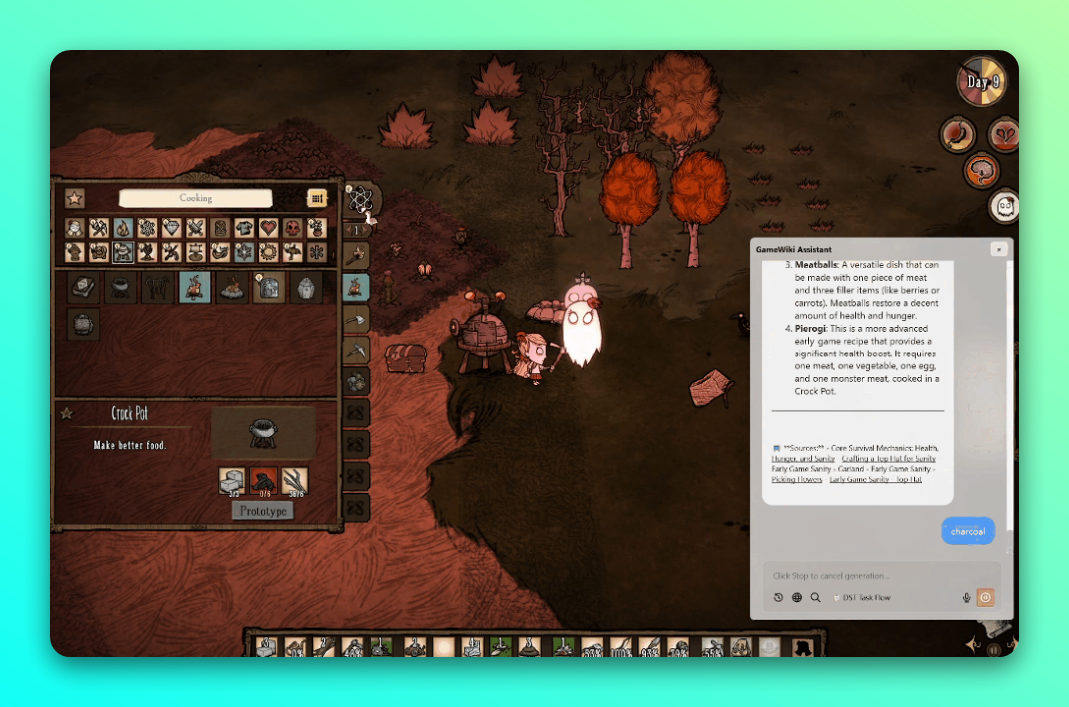Click the Cooking search bar

[x=196, y=198]
